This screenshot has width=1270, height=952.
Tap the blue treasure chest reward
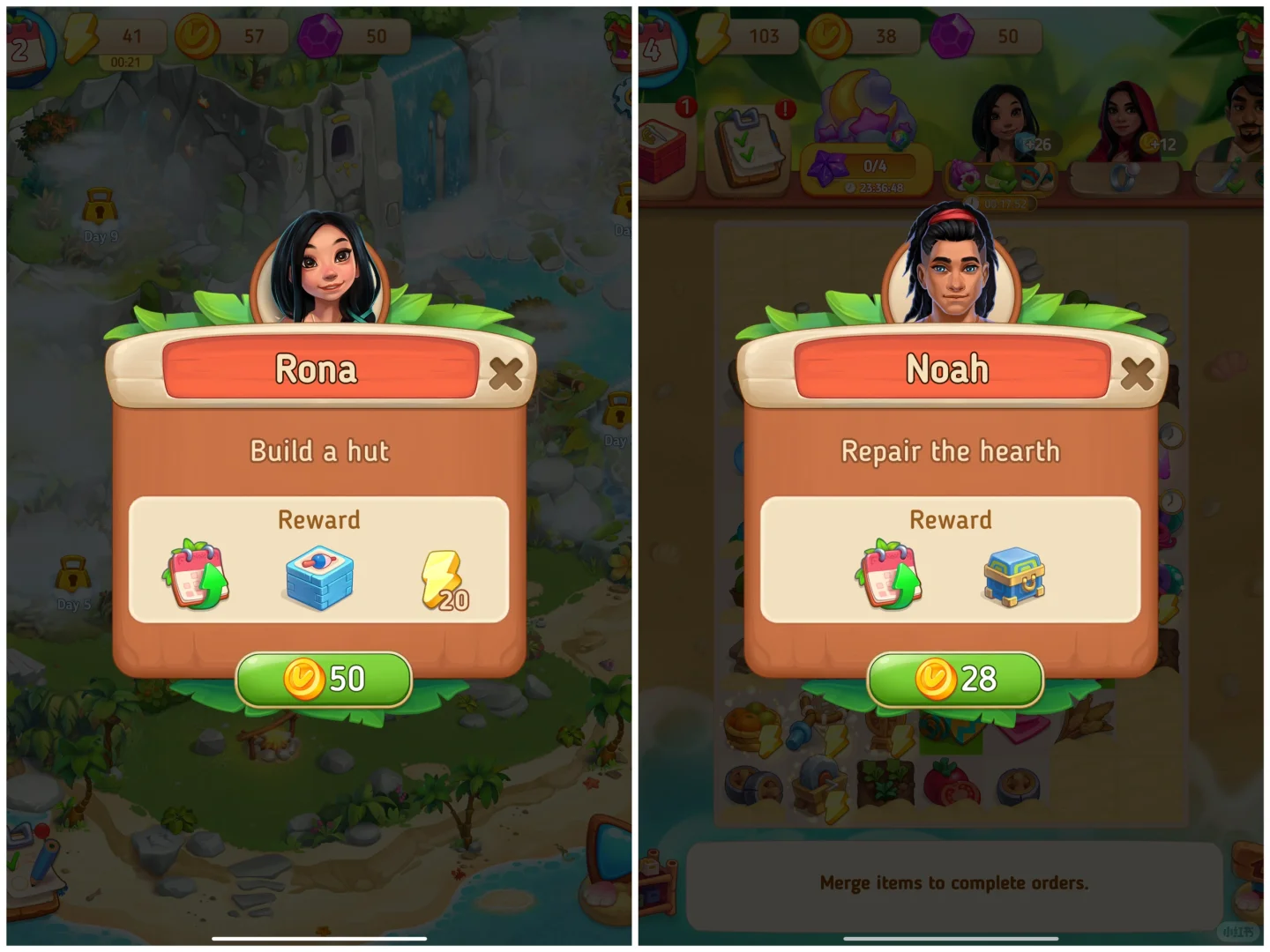pos(1014,576)
